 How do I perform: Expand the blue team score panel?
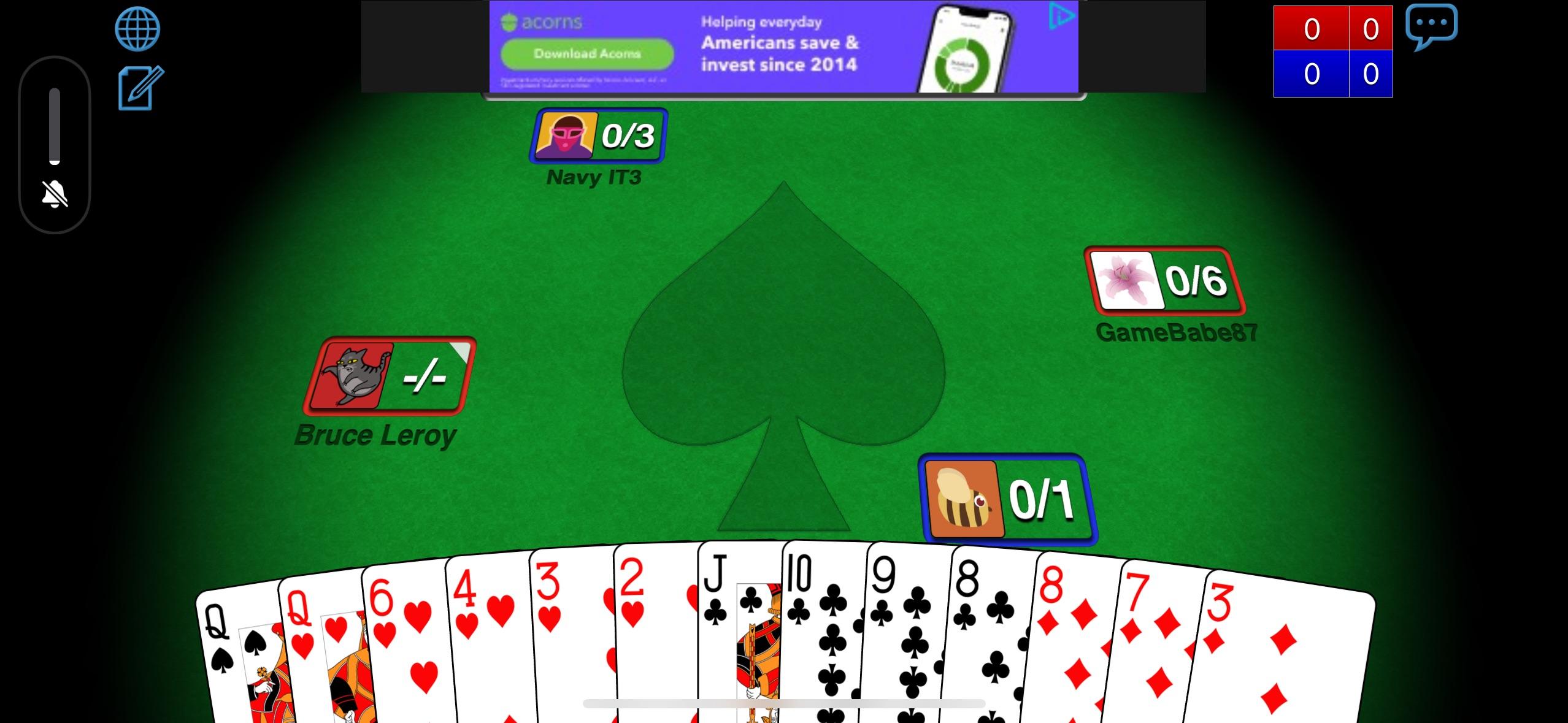(1332, 74)
